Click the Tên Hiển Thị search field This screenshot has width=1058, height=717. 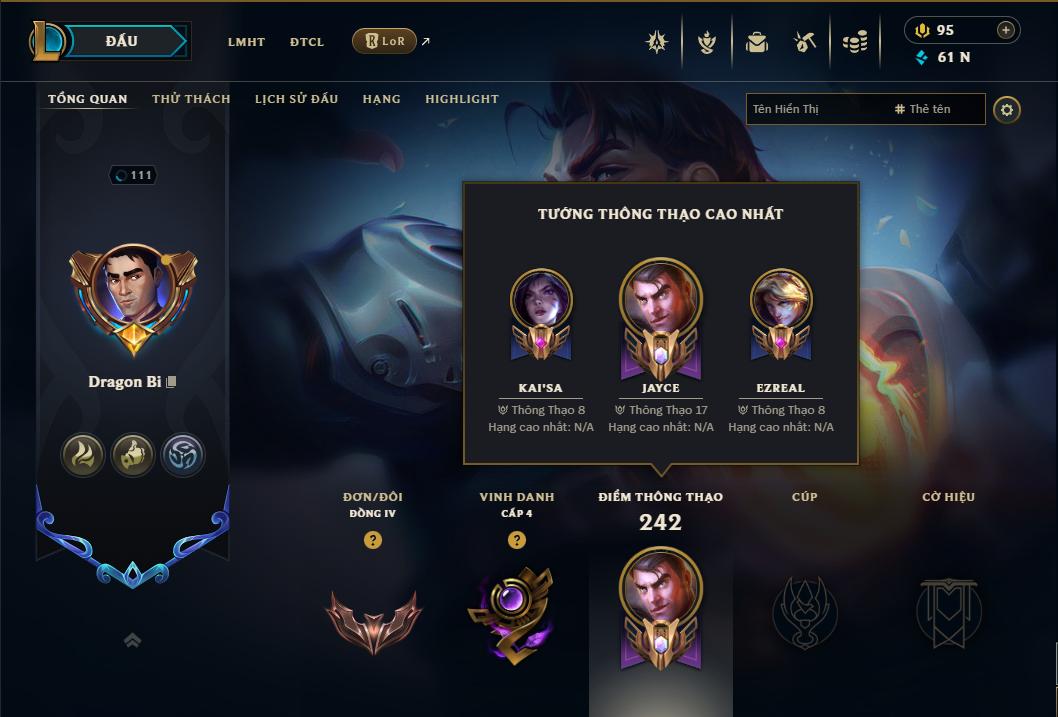click(x=815, y=109)
